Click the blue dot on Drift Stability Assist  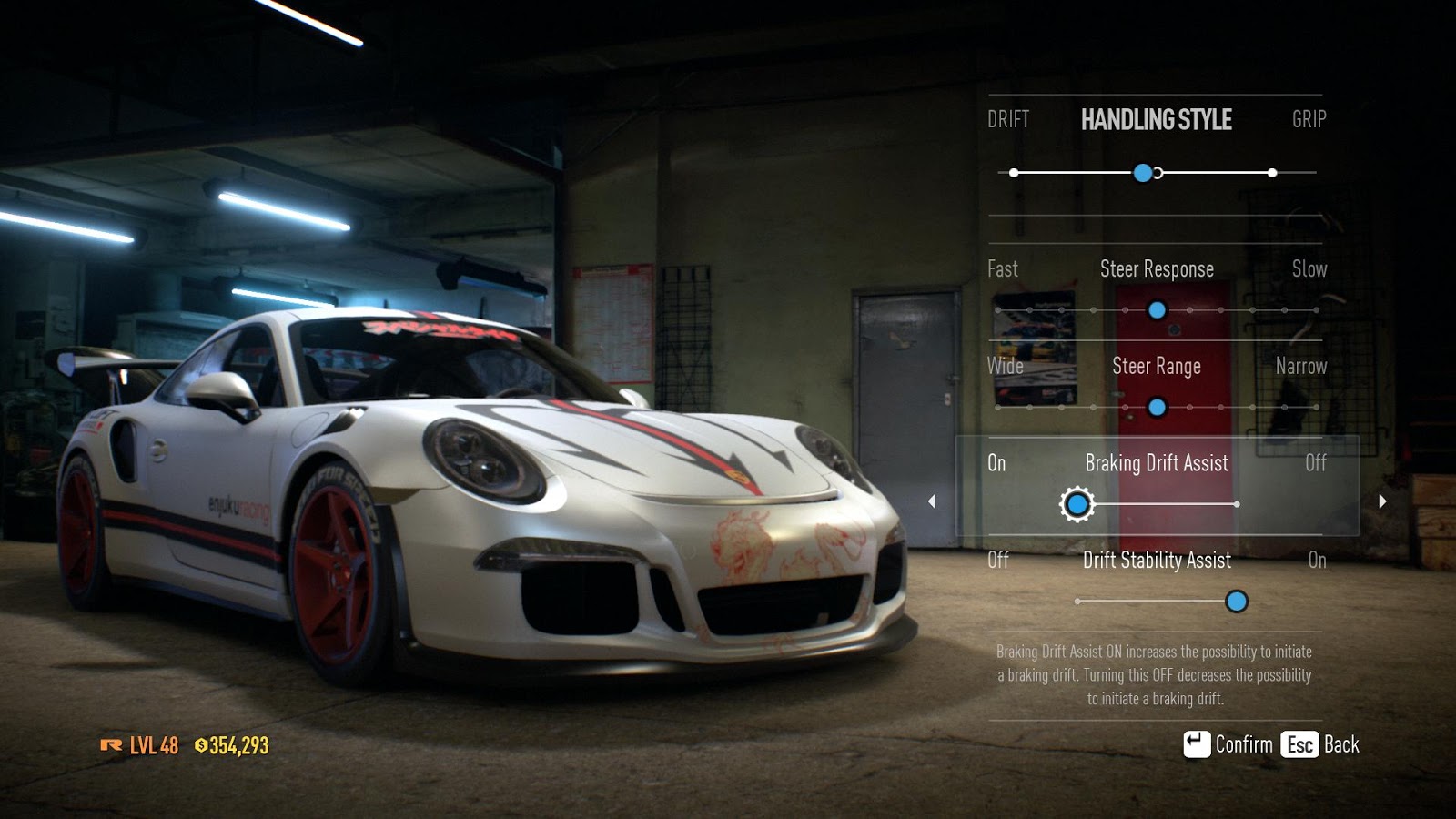[1238, 601]
